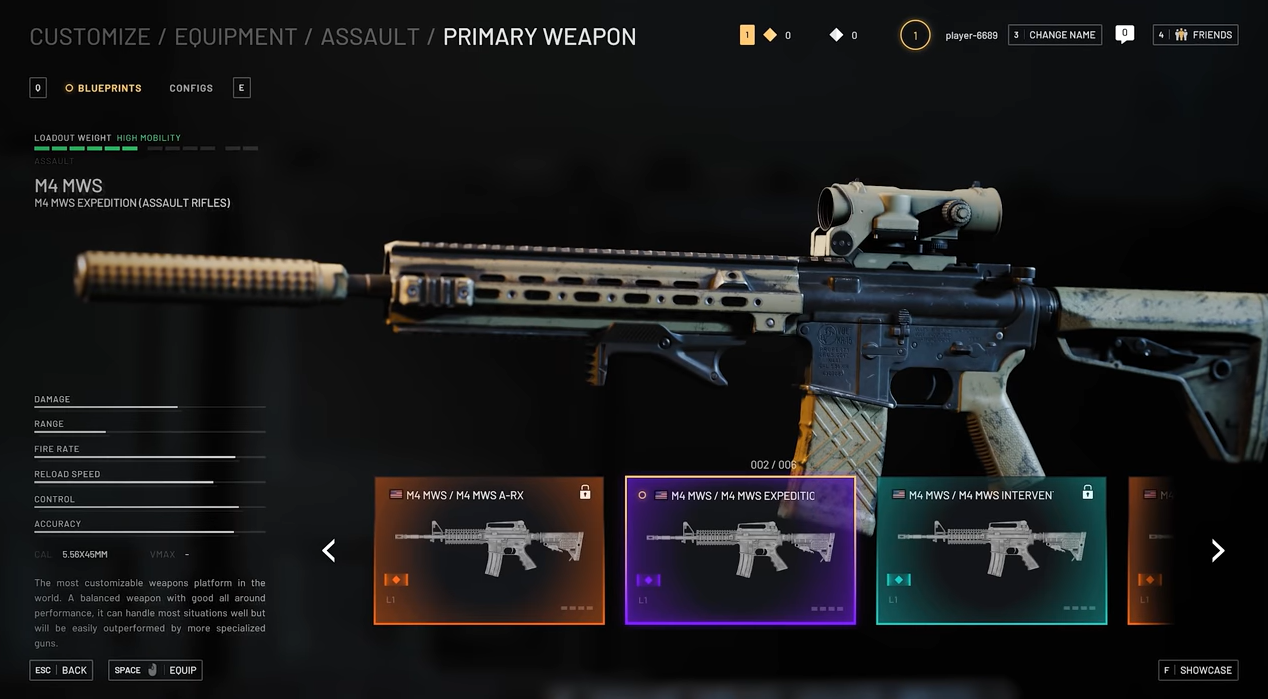The width and height of the screenshot is (1268, 699).
Task: Select the M4 MWS A-RX blueprint card
Action: 489,551
